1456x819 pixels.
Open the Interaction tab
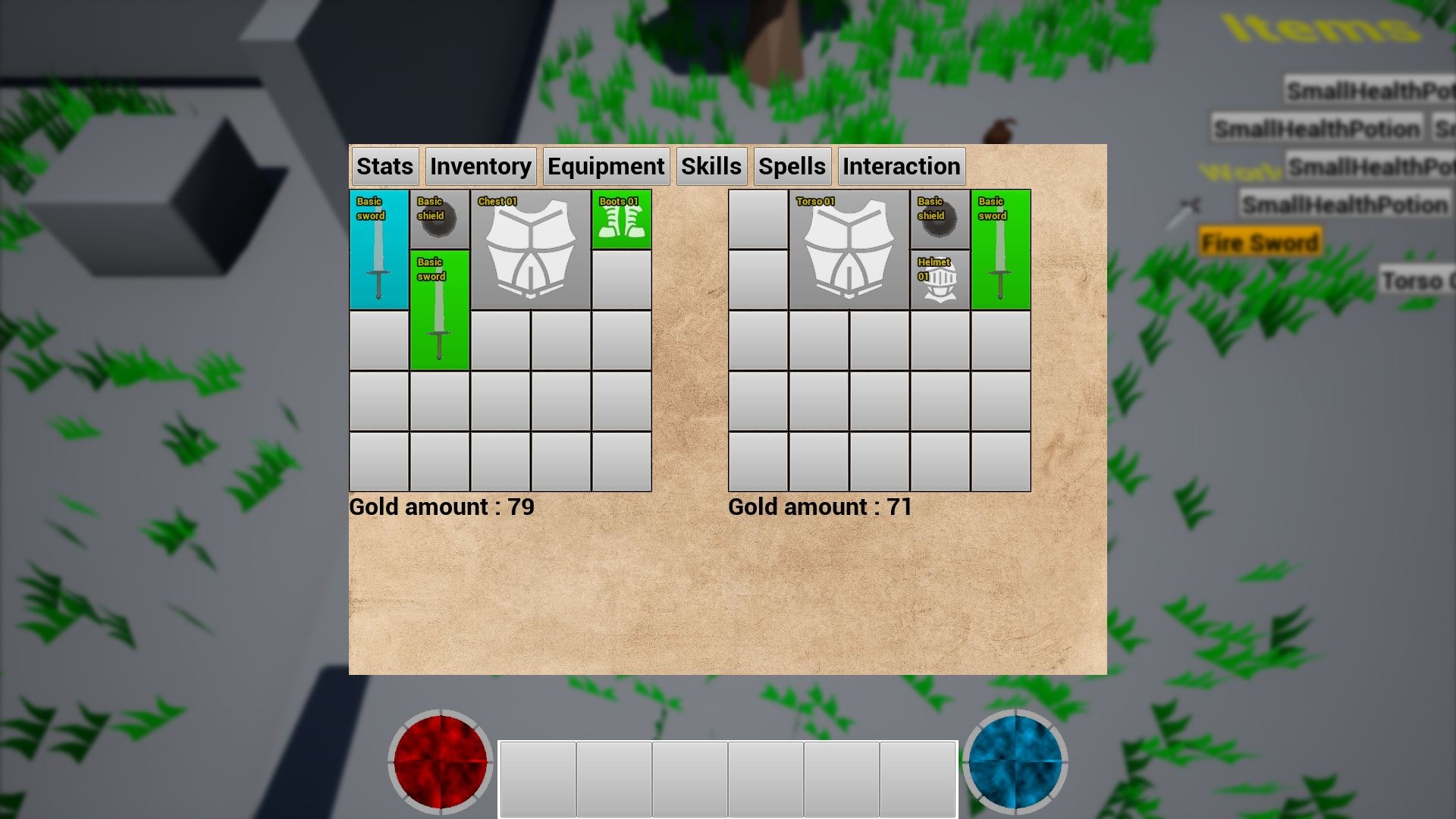[901, 166]
